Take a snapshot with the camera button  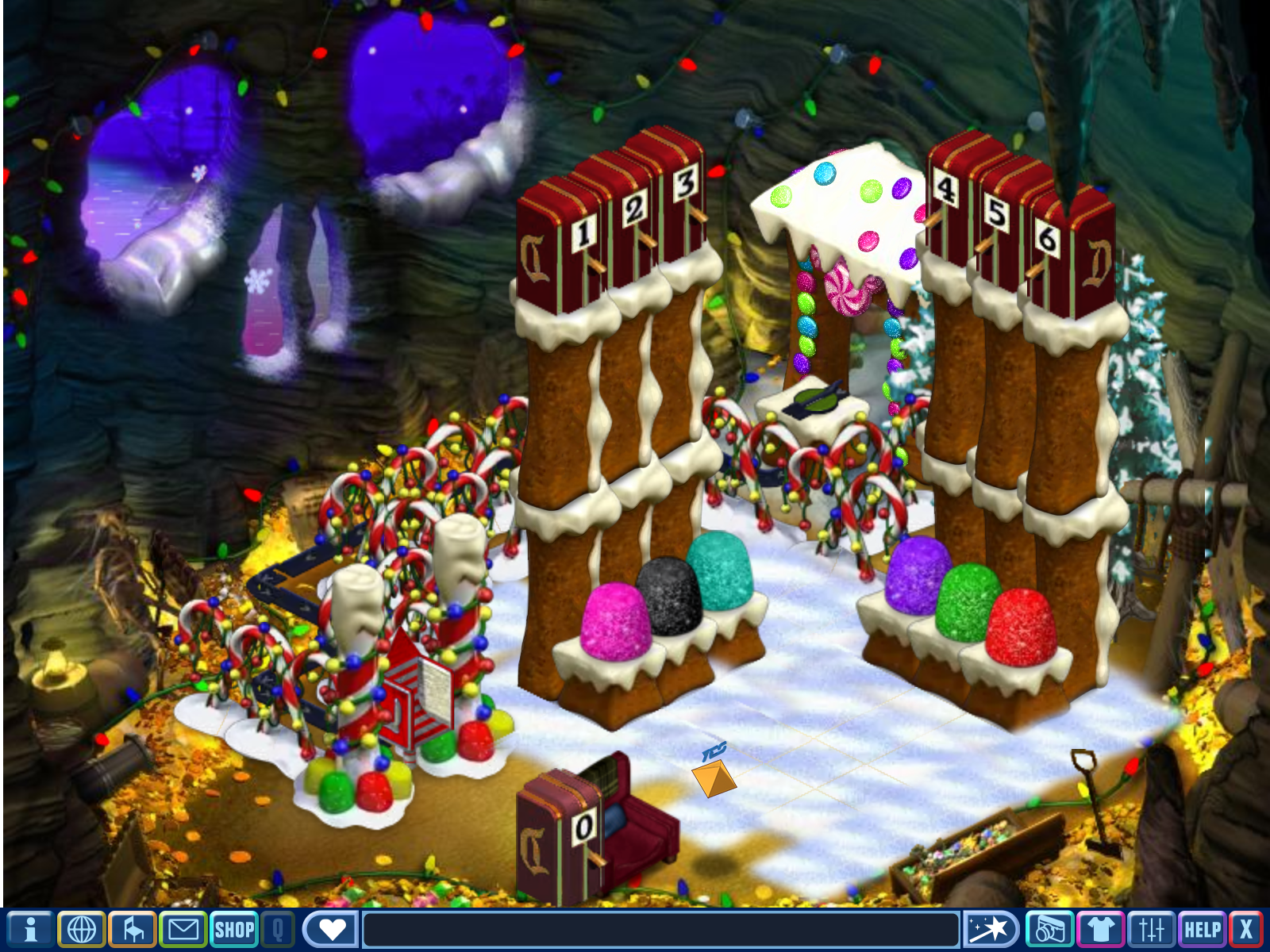coord(1049,929)
